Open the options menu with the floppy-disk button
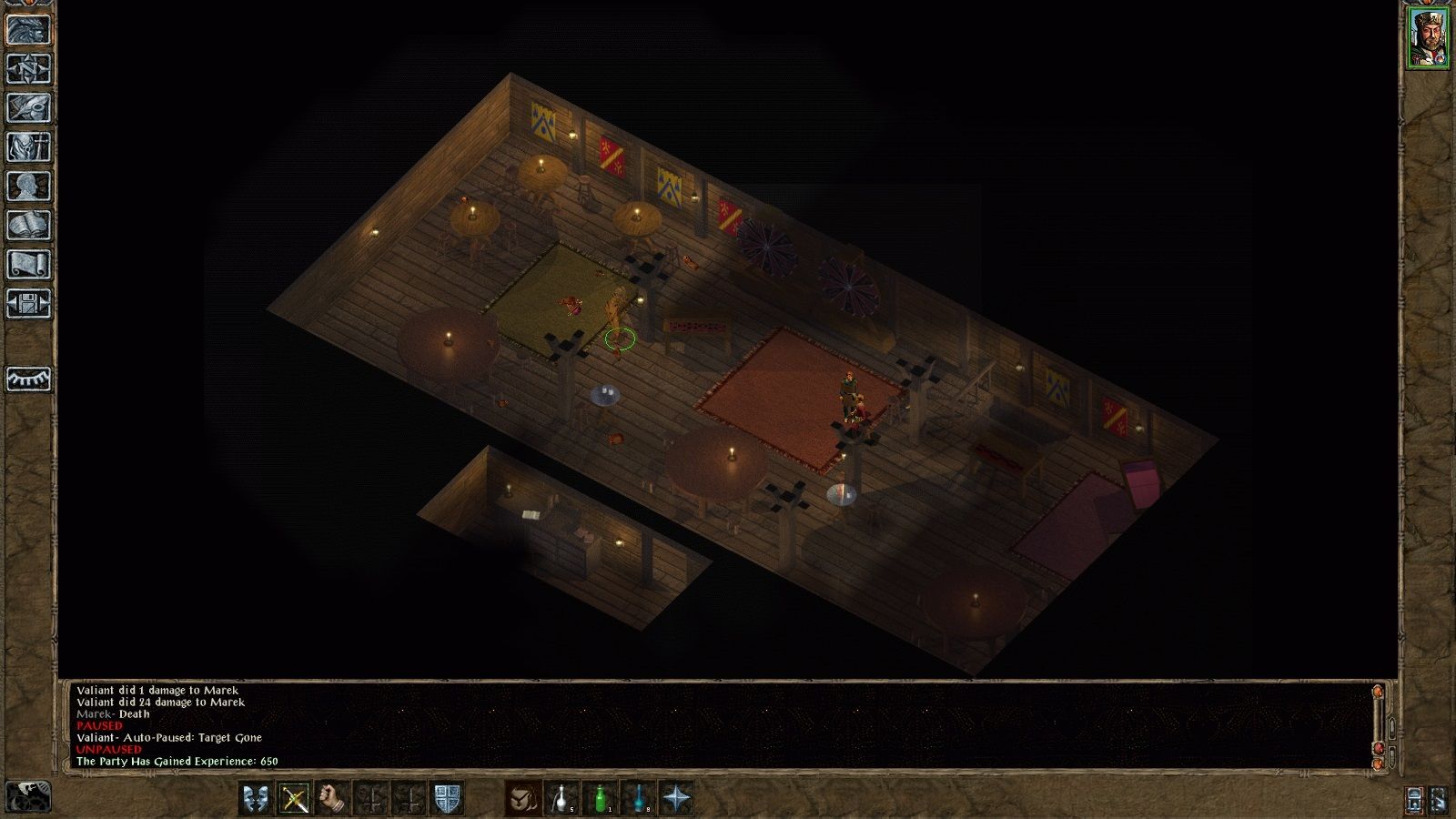This screenshot has width=1456, height=819. [28, 303]
